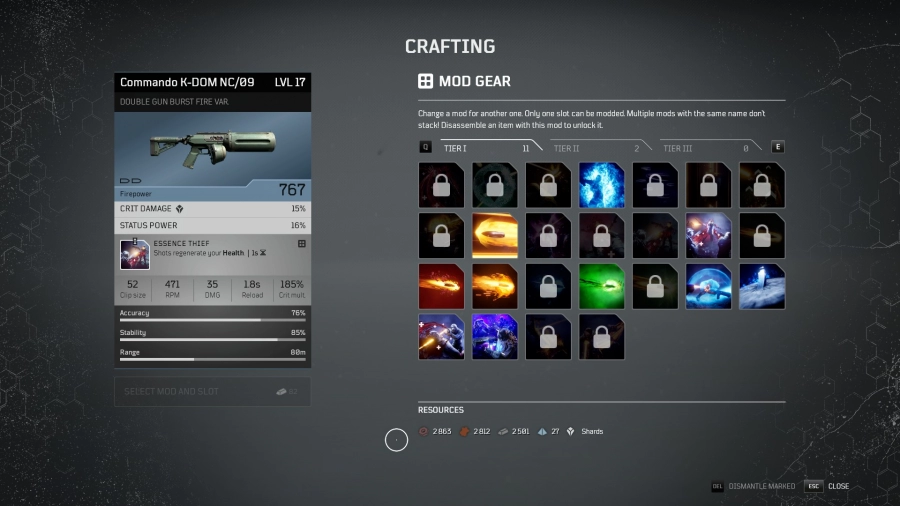Choose the soldier firing with sparks mod
Screen dimensions: 900x506
[441, 338]
